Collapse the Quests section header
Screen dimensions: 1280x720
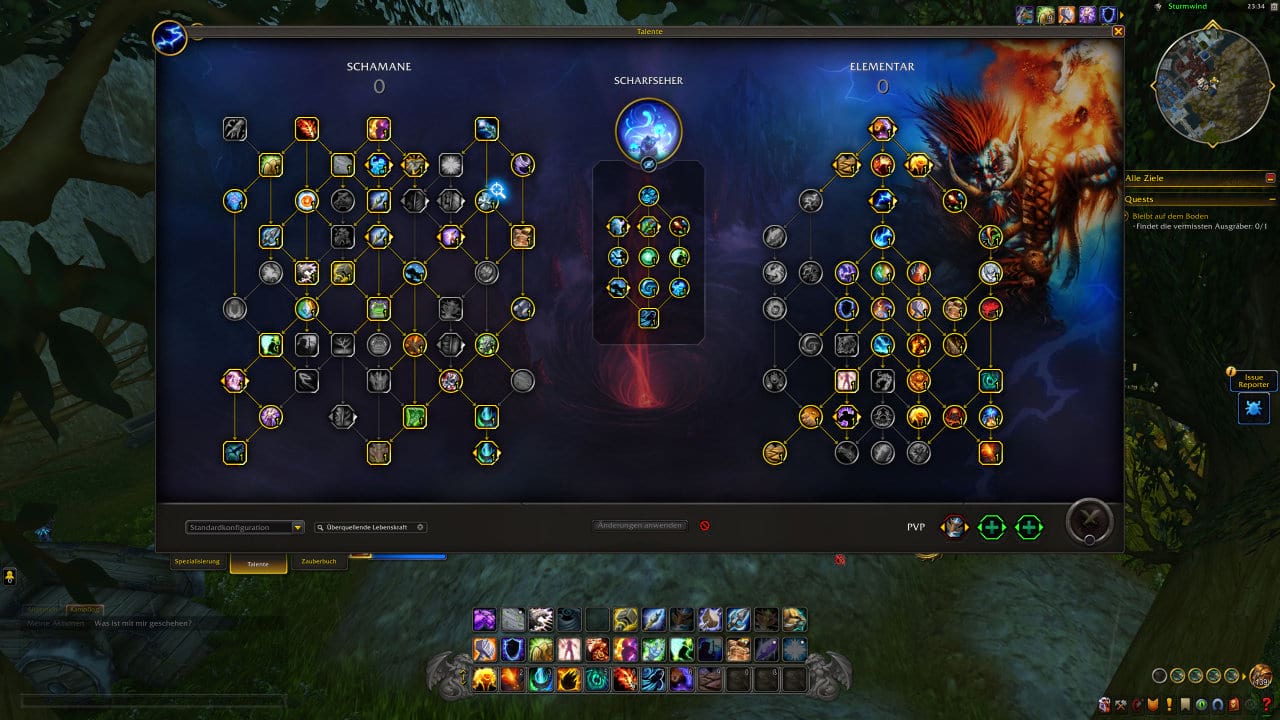coord(1270,199)
